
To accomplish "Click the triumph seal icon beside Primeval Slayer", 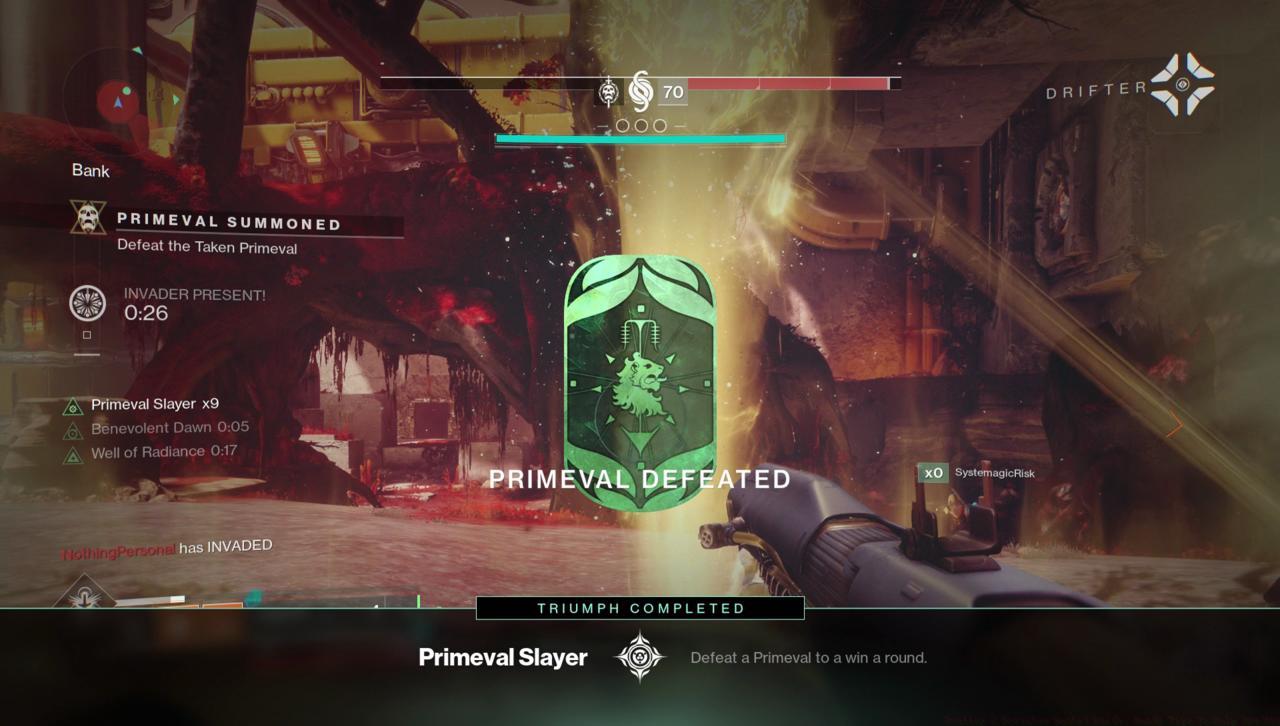I will [639, 657].
